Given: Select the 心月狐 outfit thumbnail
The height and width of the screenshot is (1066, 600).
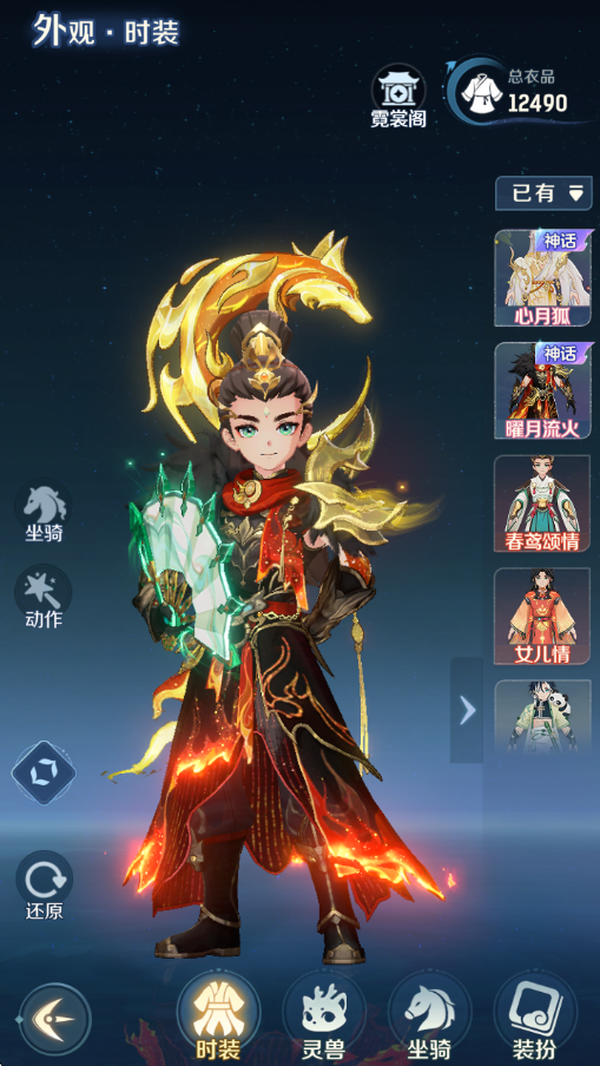Looking at the screenshot, I should (542, 277).
